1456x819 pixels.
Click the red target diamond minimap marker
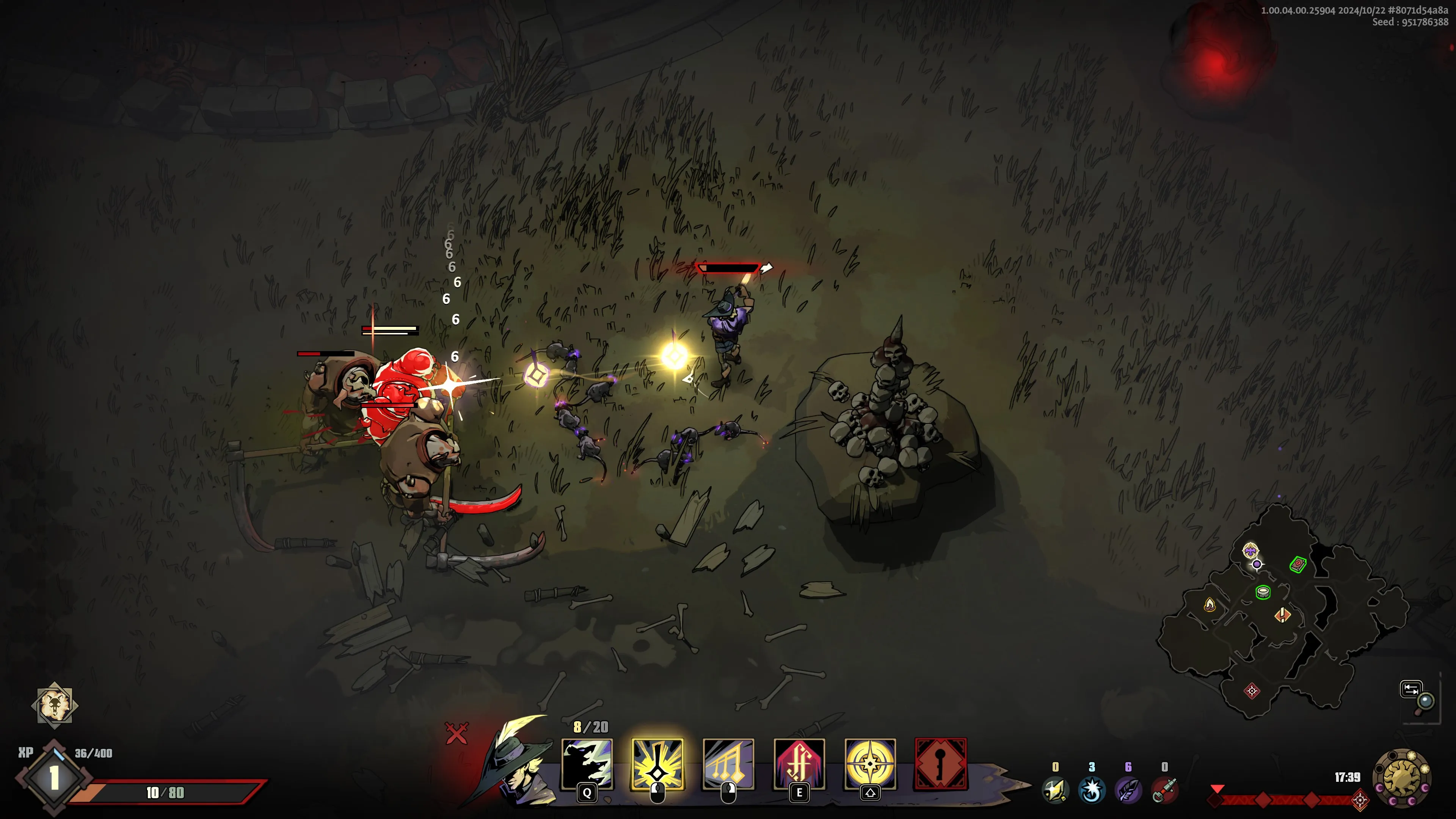pyautogui.click(x=1251, y=691)
